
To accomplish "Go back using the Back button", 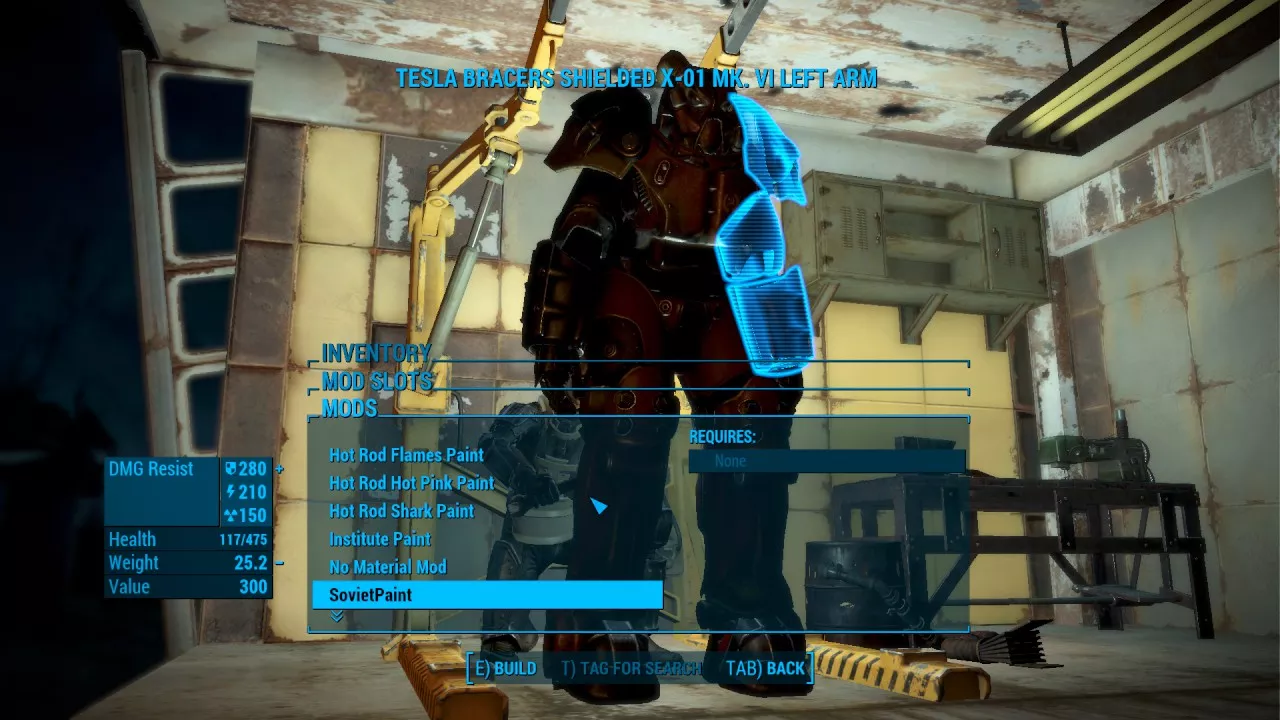I will pos(765,668).
